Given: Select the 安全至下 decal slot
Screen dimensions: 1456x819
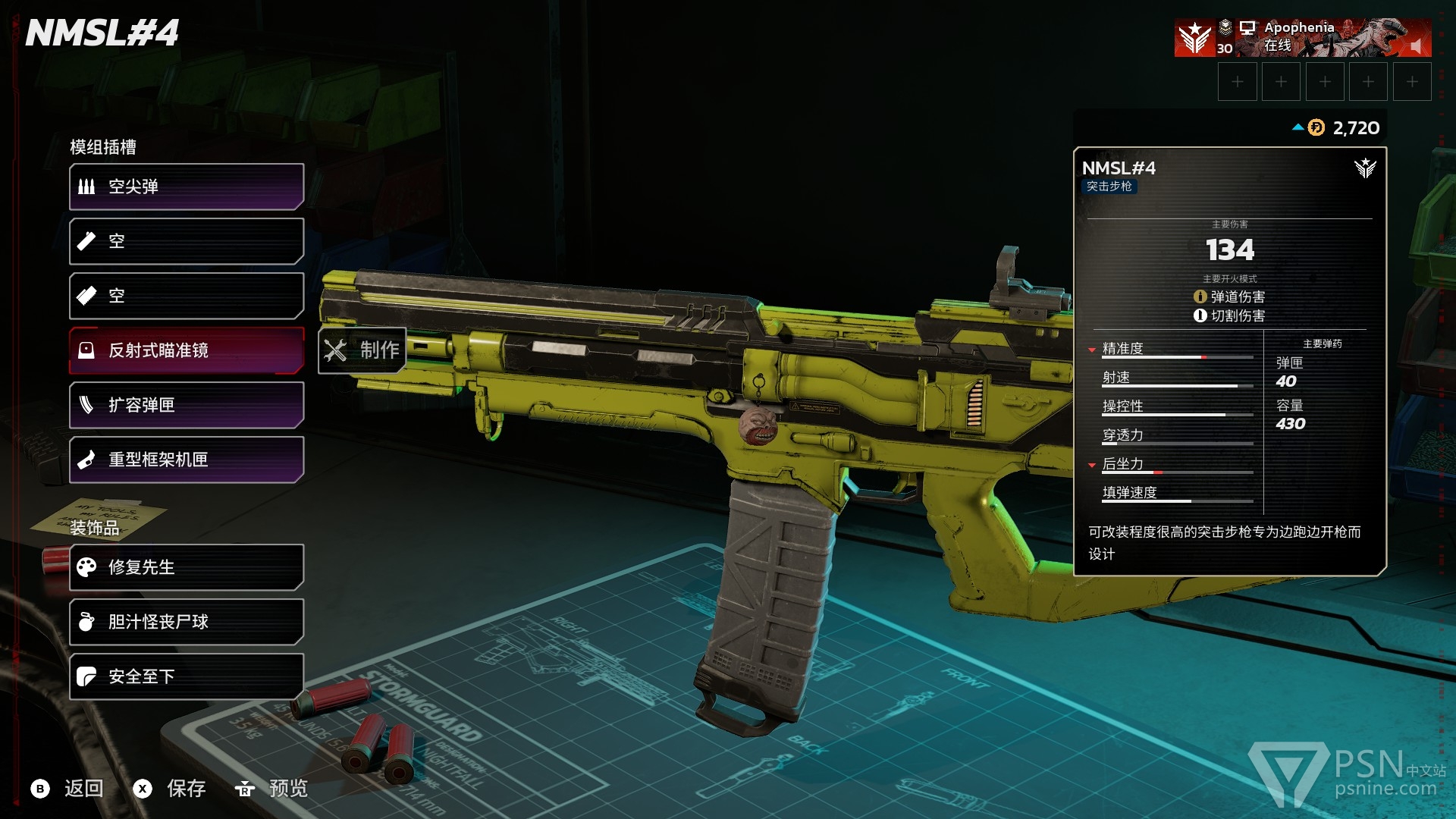Looking at the screenshot, I should 187,676.
